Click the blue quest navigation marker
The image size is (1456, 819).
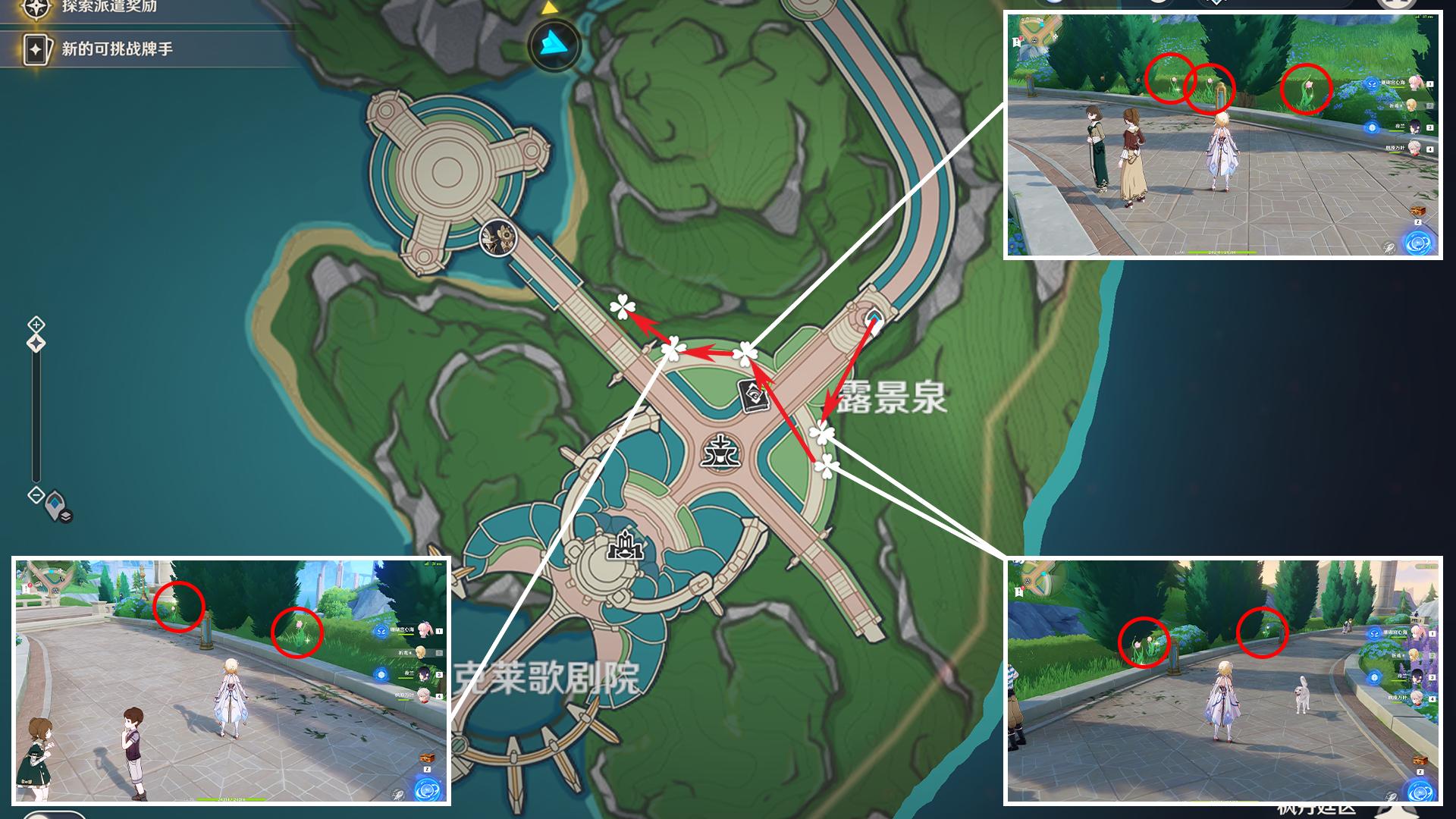[x=554, y=45]
